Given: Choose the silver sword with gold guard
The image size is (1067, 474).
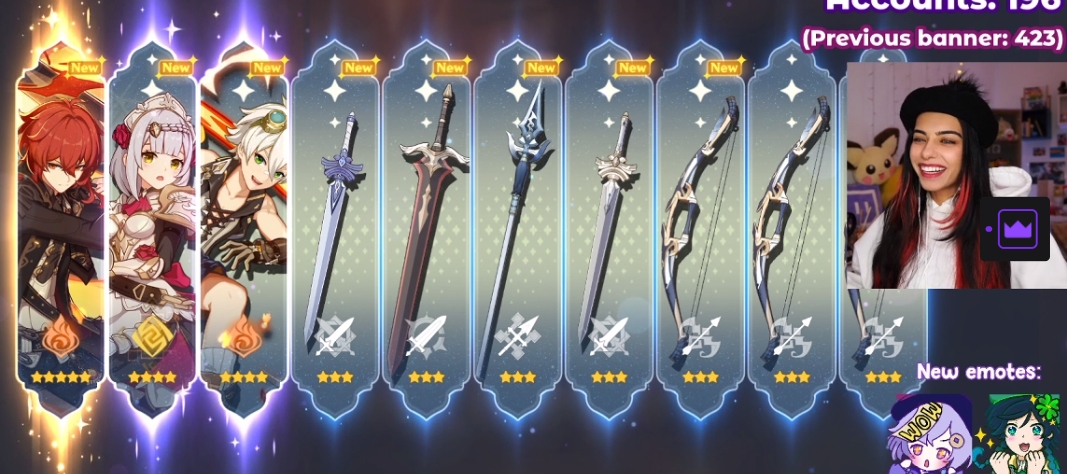Looking at the screenshot, I should pos(609,230).
